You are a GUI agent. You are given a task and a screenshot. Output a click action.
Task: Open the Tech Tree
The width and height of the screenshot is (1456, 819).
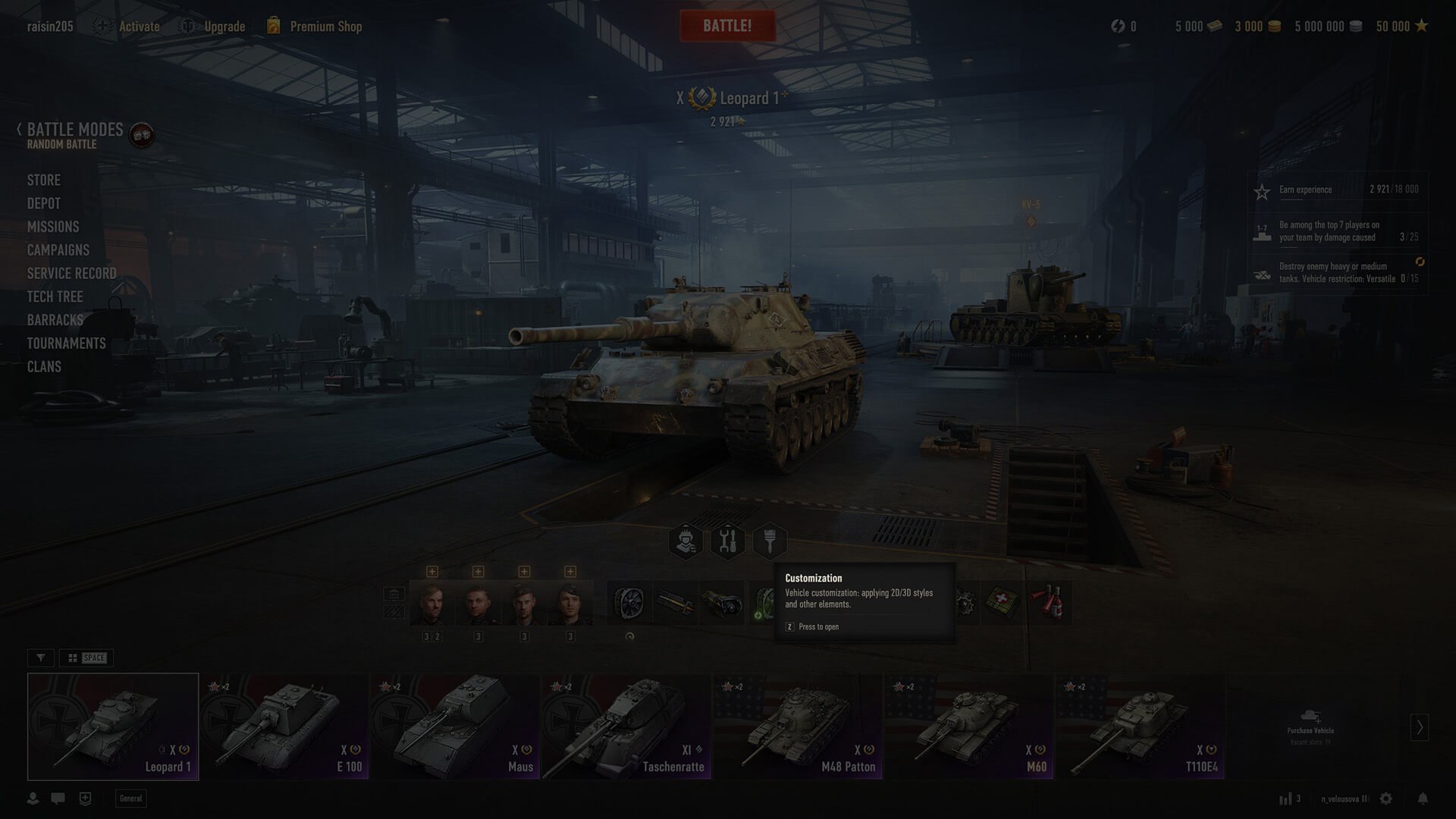(x=55, y=297)
